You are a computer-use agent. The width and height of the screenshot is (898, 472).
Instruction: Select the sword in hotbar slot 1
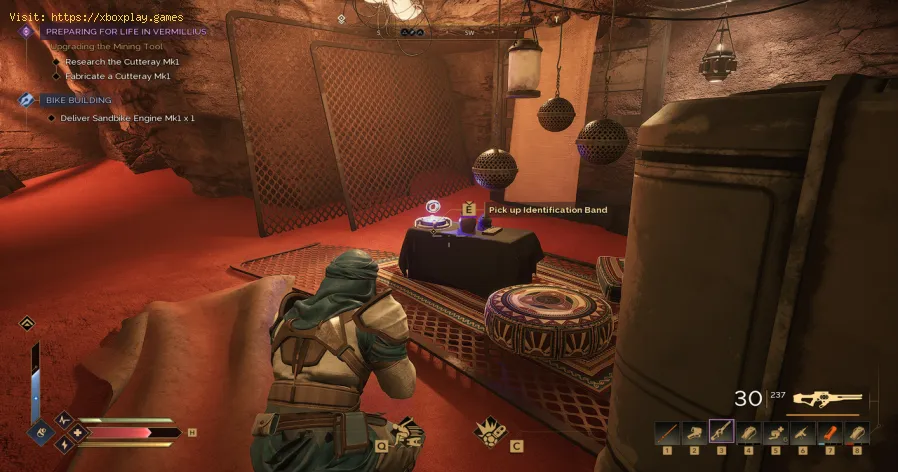coord(668,432)
